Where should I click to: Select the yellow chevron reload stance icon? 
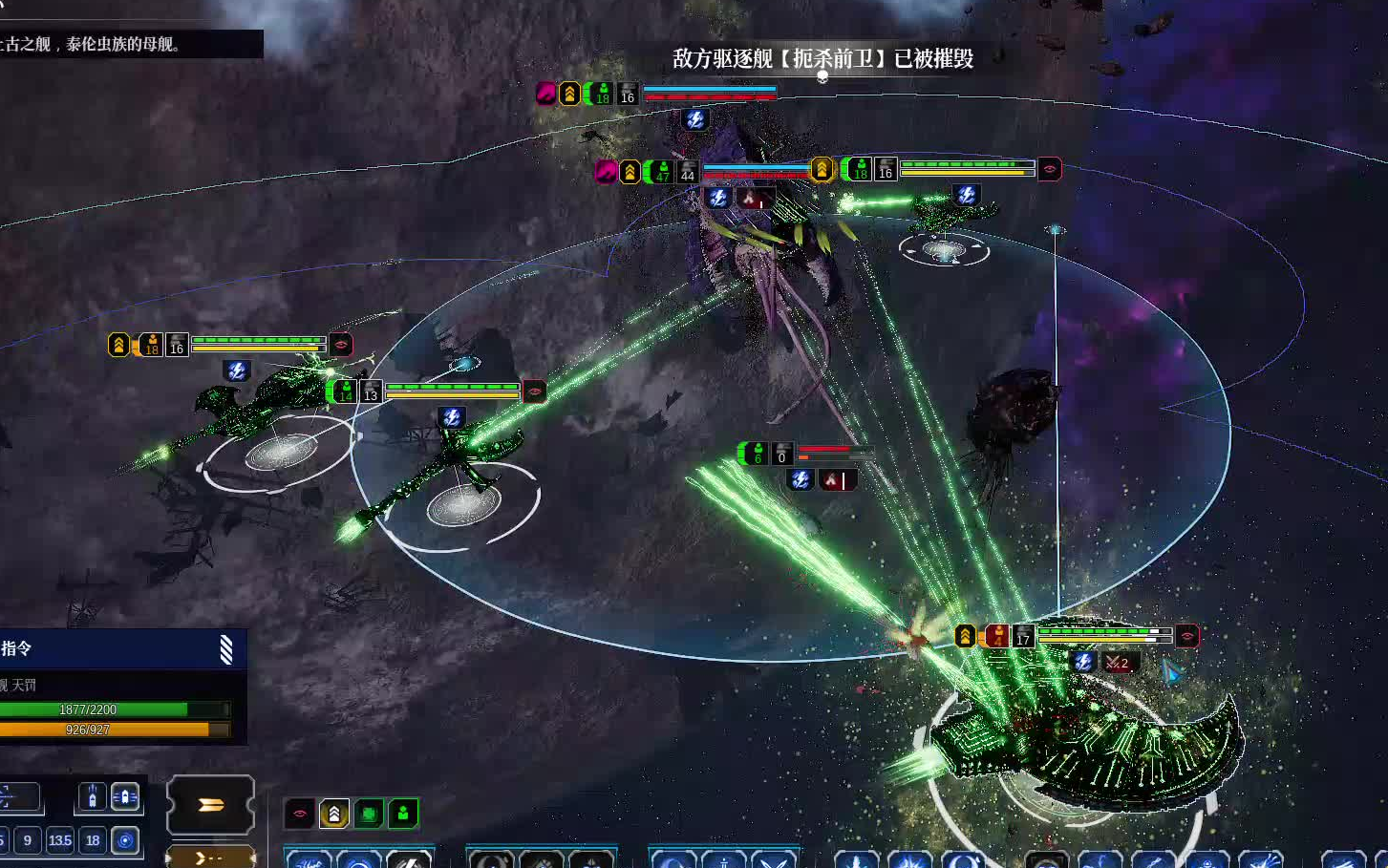click(333, 813)
